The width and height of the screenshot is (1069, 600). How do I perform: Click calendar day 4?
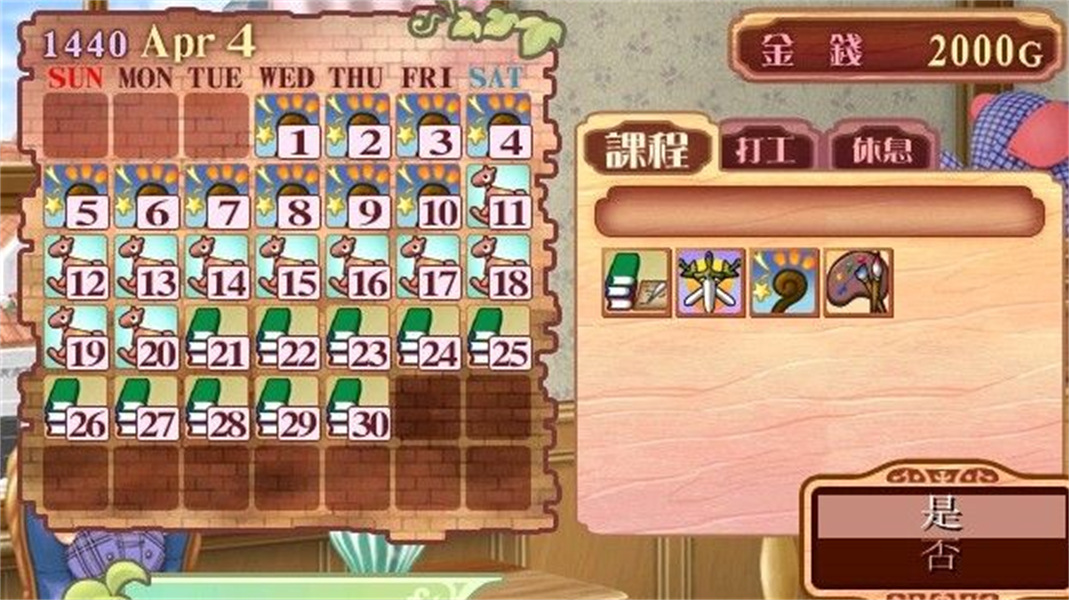[x=498, y=127]
